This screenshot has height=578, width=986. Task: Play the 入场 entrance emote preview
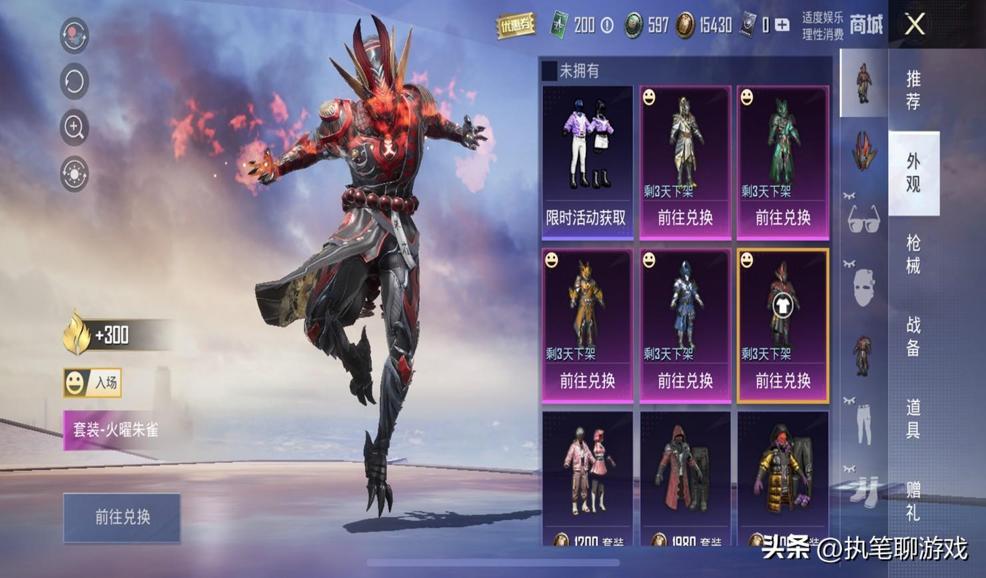[92, 381]
